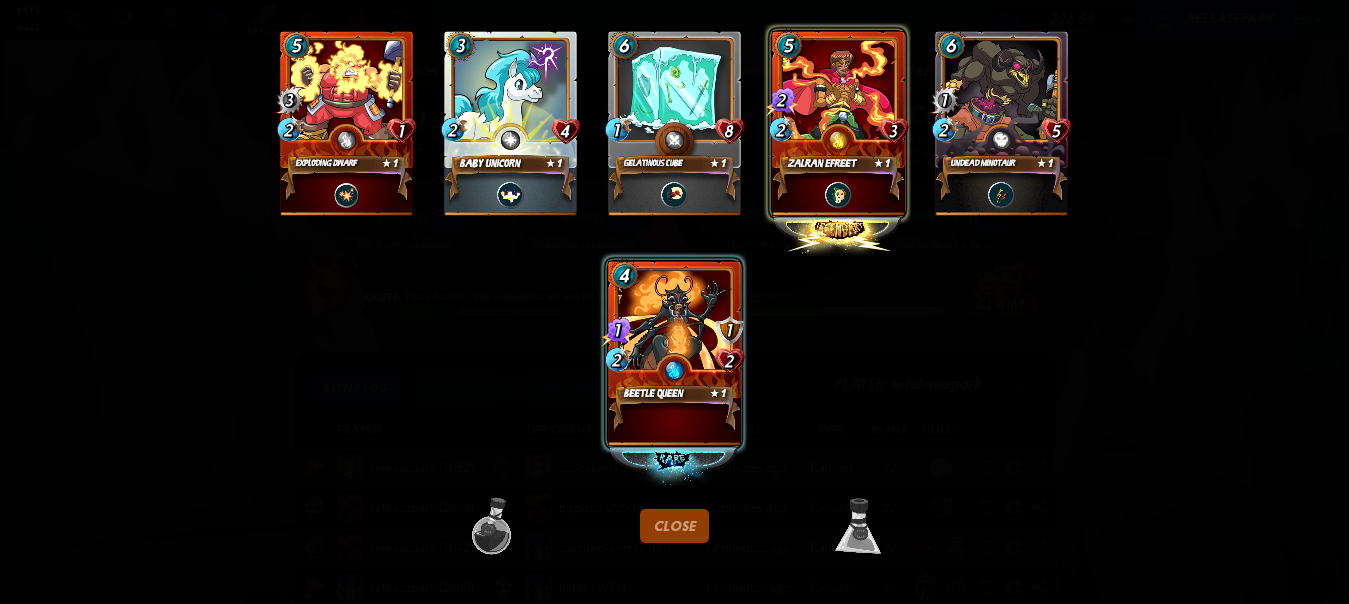Screen dimensions: 1349x604
Task: Close the card reveal popup
Action: 674,526
